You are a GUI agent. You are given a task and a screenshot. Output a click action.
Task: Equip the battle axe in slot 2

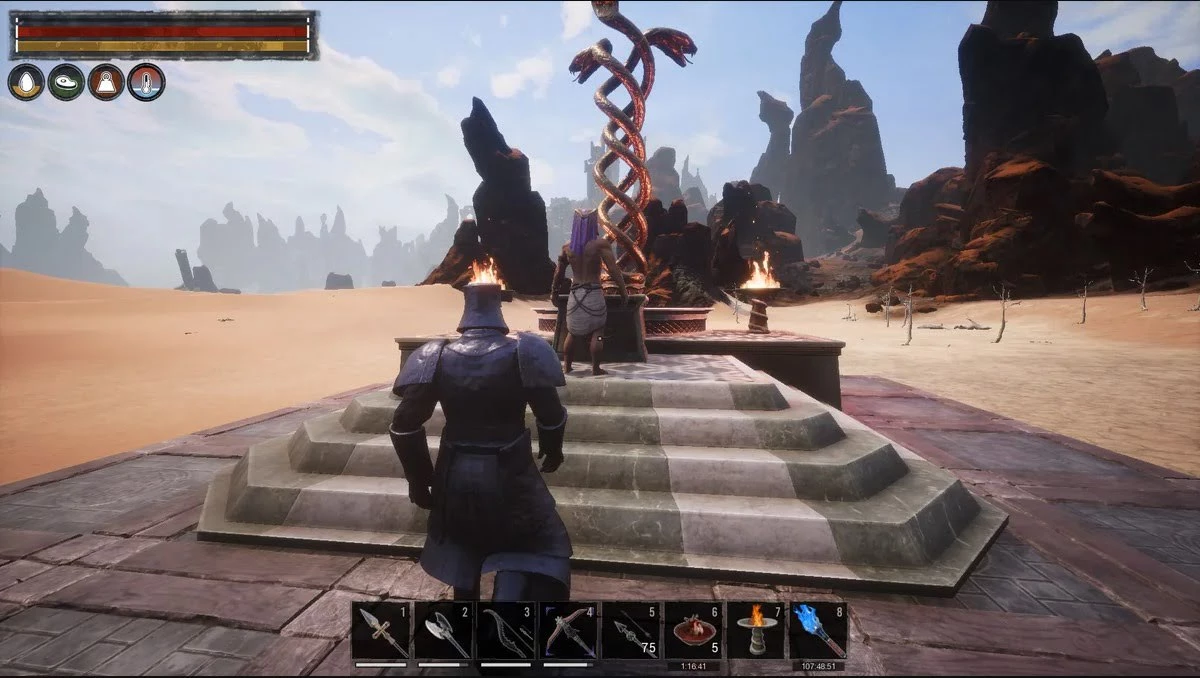(x=443, y=631)
